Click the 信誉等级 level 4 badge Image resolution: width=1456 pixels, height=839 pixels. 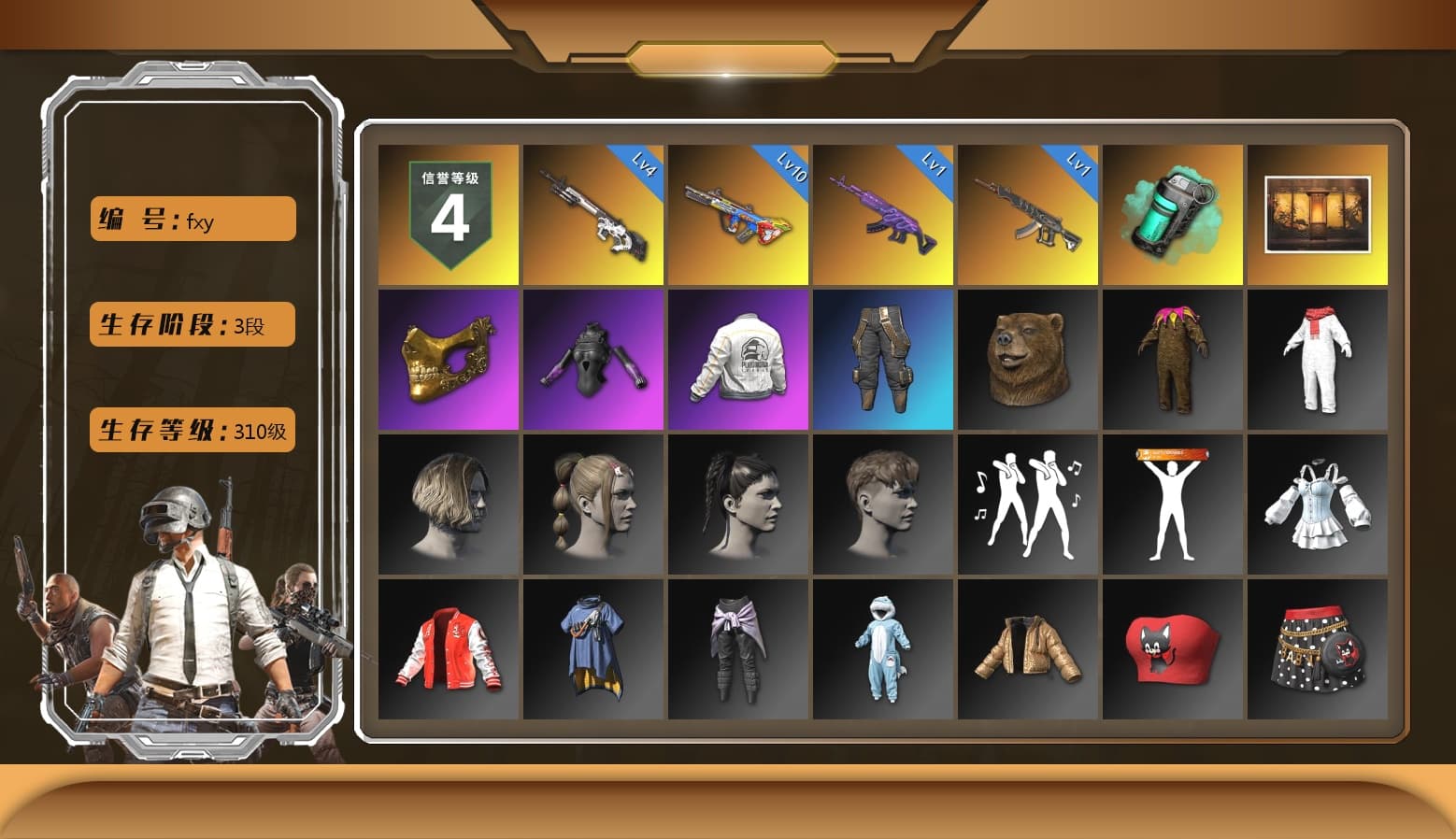pos(449,215)
